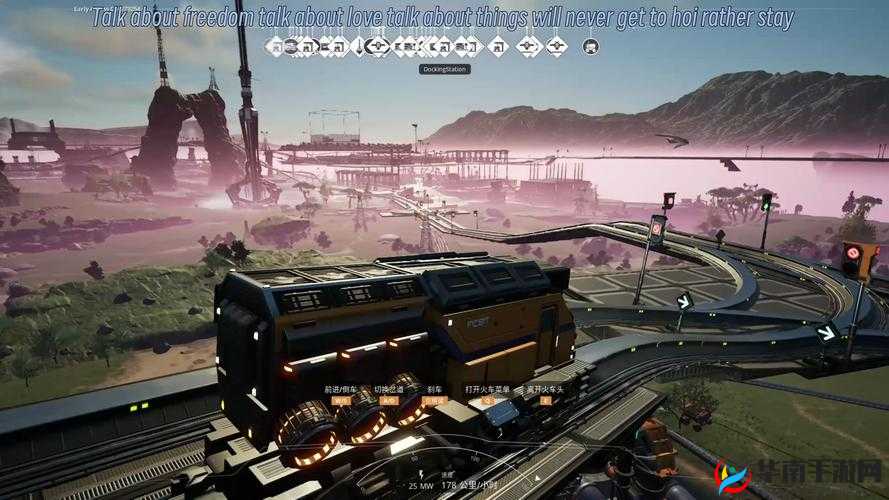The image size is (889, 500).
Task: Select the round player portrait compass marker
Action: pyautogui.click(x=591, y=46)
